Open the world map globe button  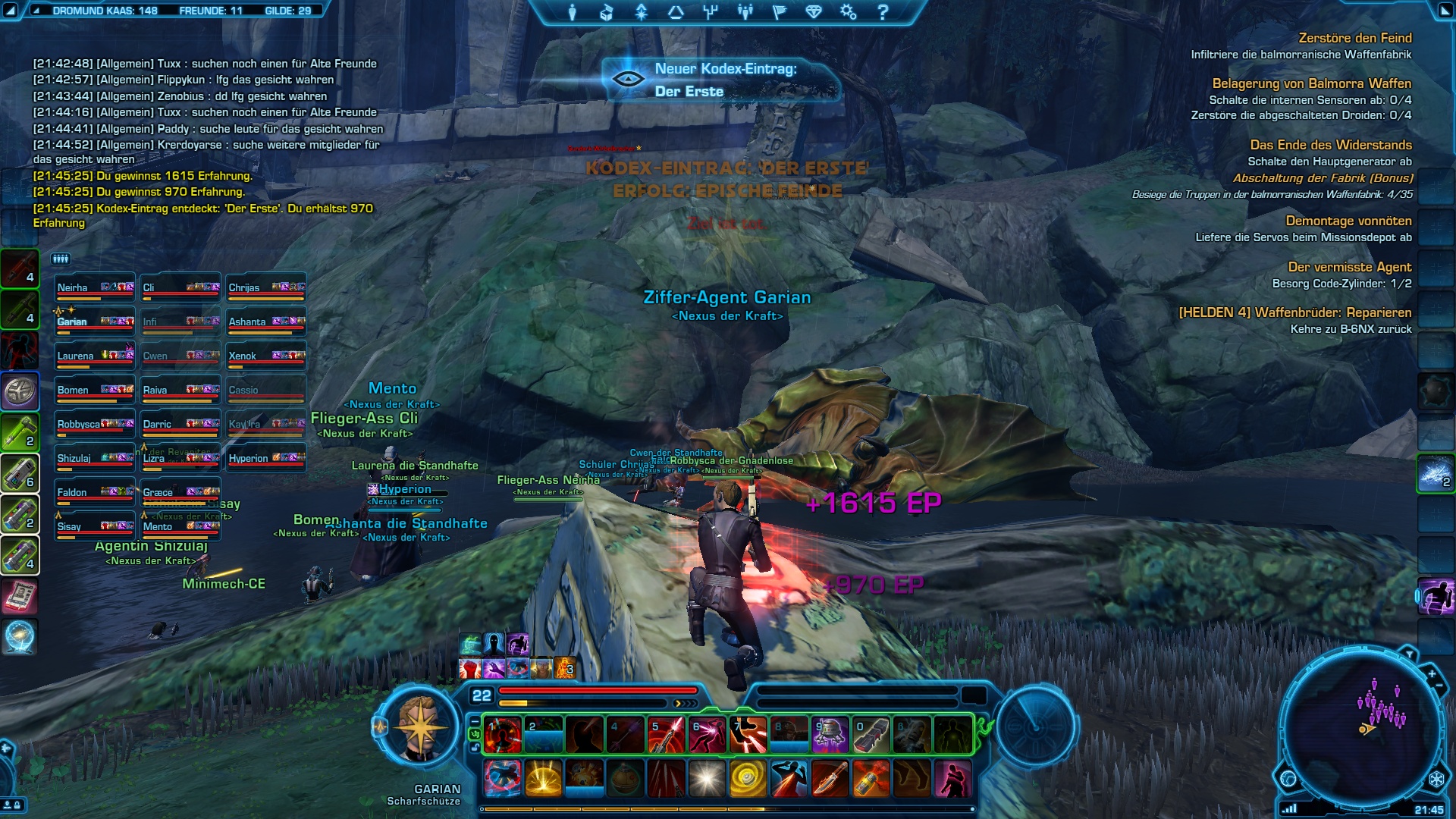tap(1288, 778)
